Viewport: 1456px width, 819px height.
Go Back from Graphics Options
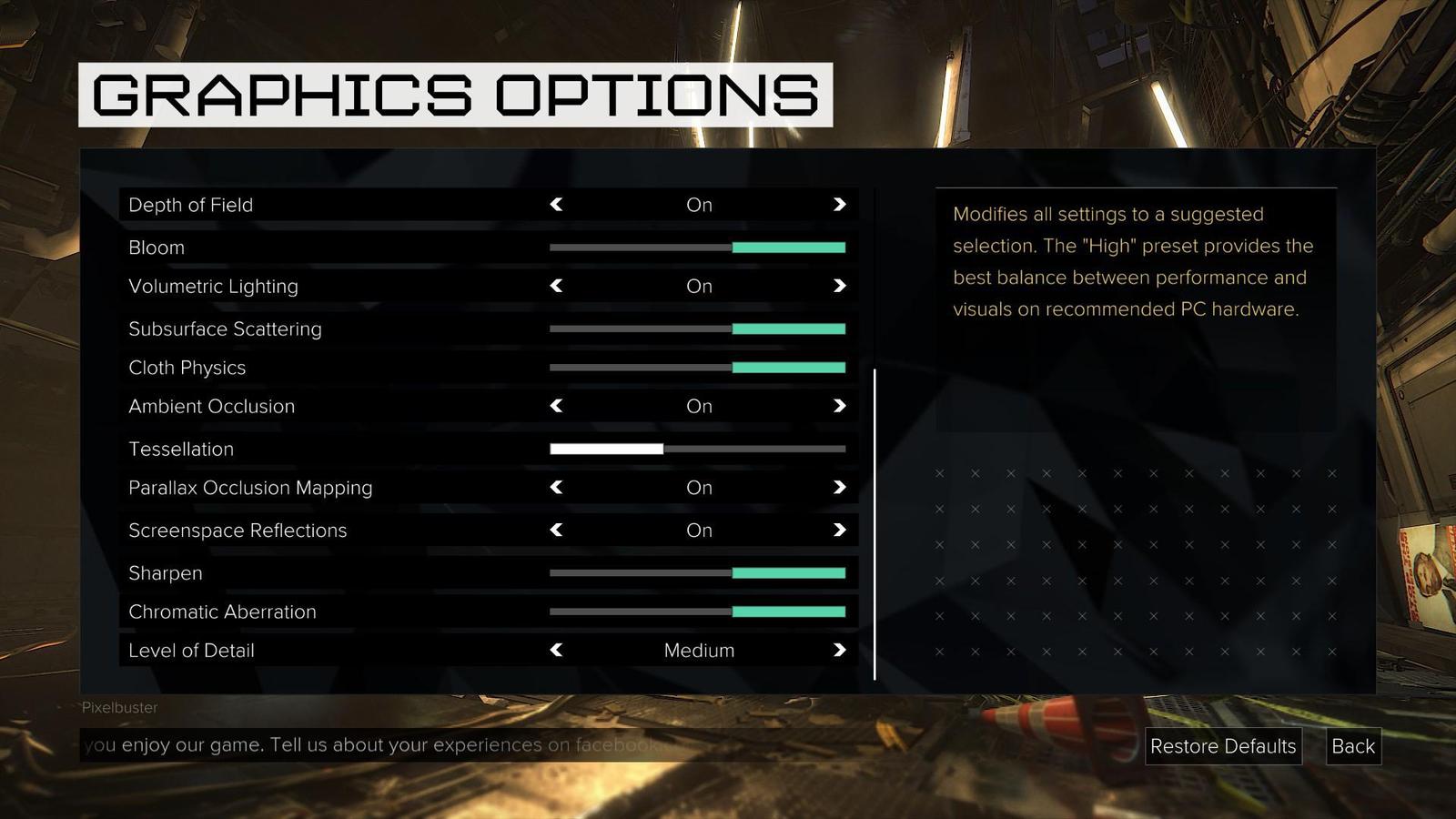[x=1353, y=746]
